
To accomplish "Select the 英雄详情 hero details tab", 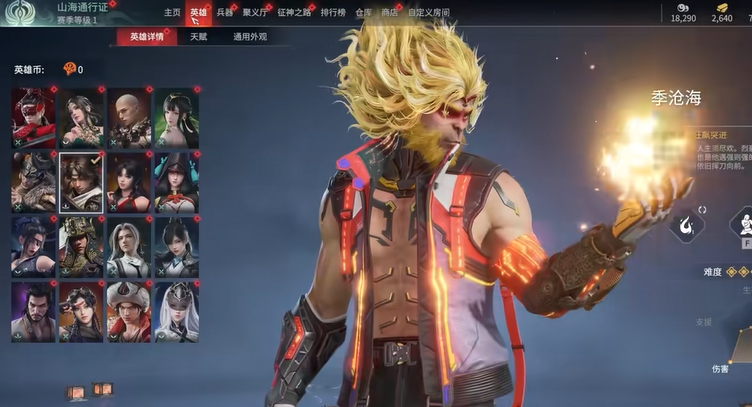I will pos(147,37).
